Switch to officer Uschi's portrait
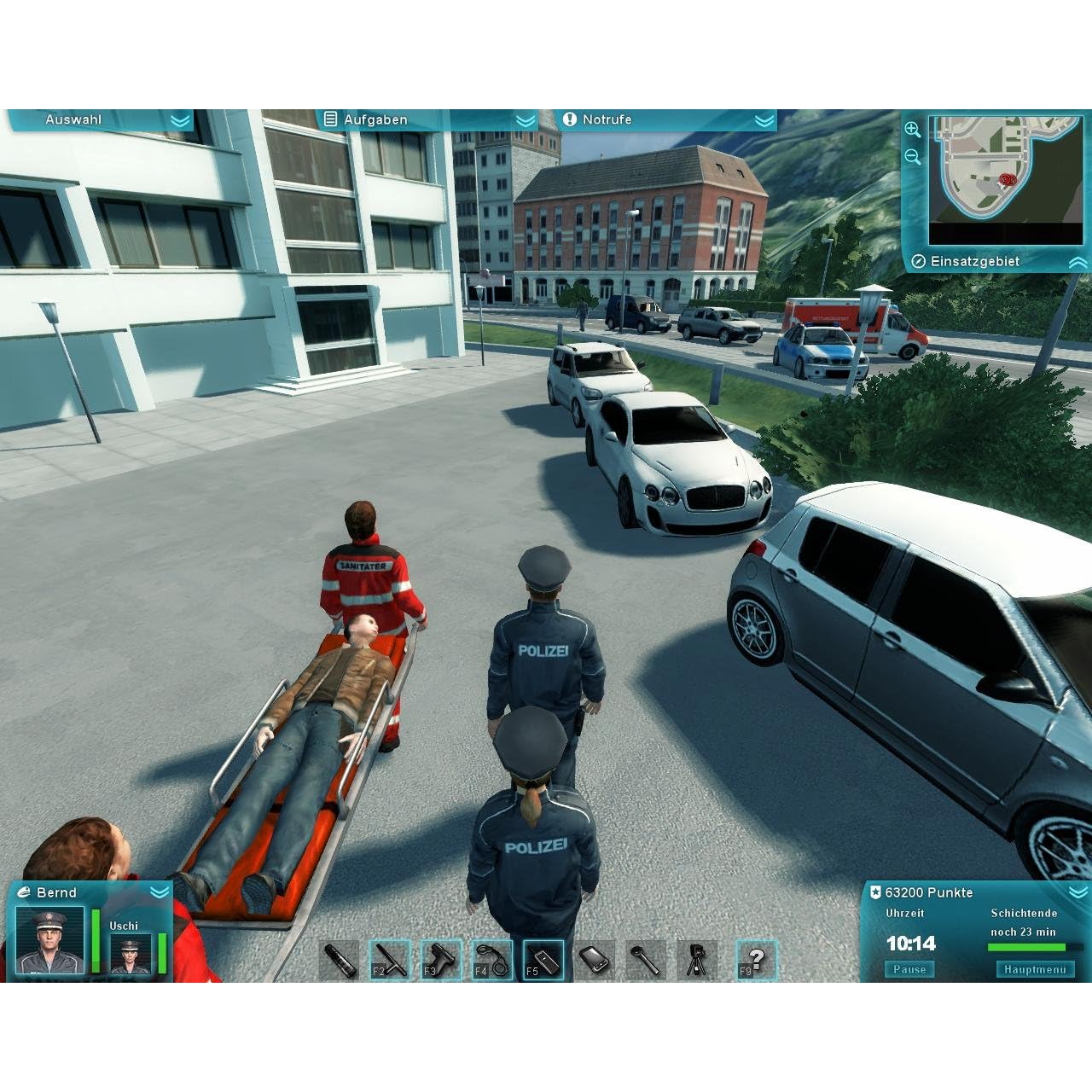Image resolution: width=1092 pixels, height=1092 pixels. coord(131,954)
